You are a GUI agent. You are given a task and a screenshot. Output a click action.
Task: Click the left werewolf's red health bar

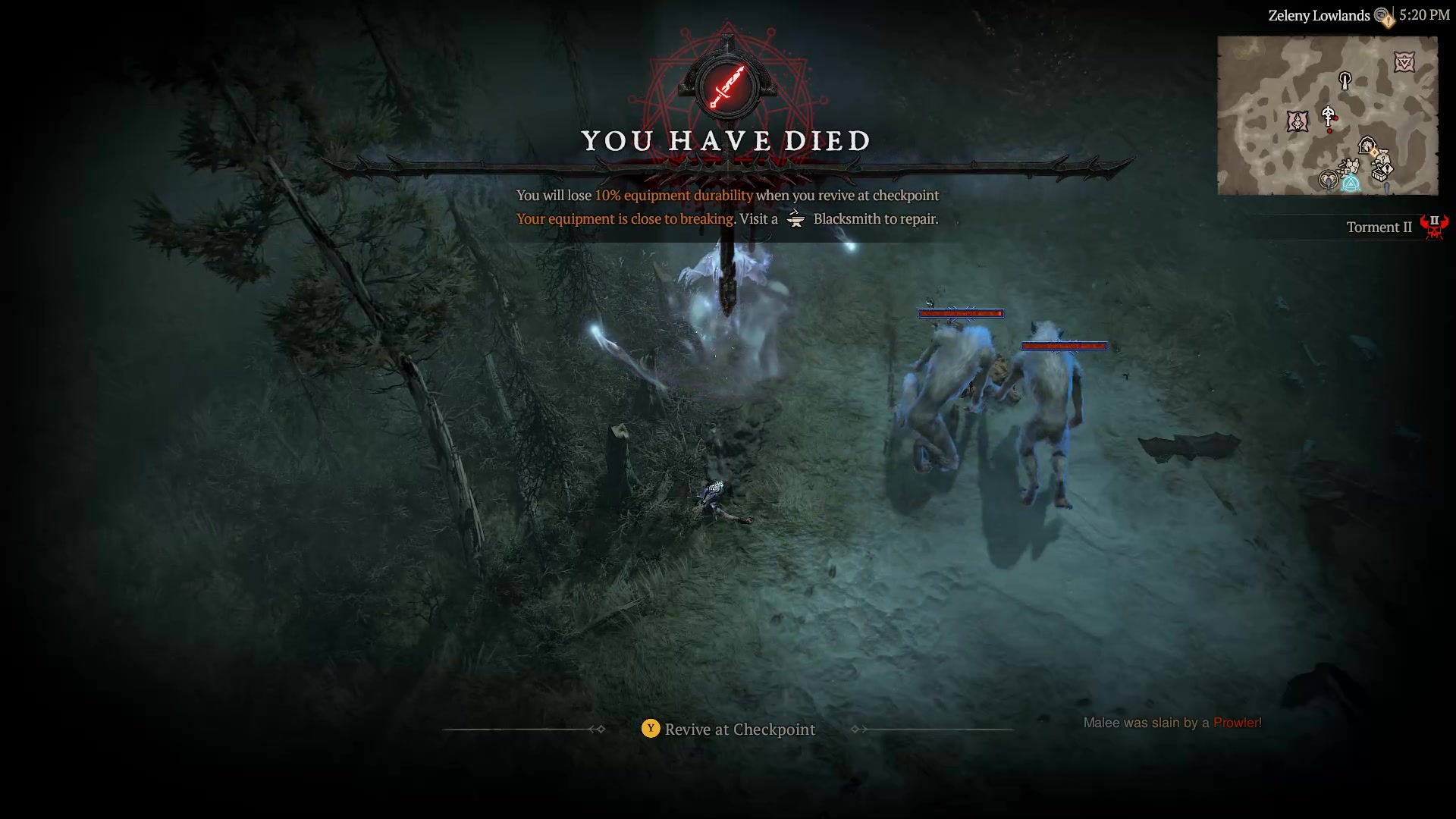pos(962,312)
